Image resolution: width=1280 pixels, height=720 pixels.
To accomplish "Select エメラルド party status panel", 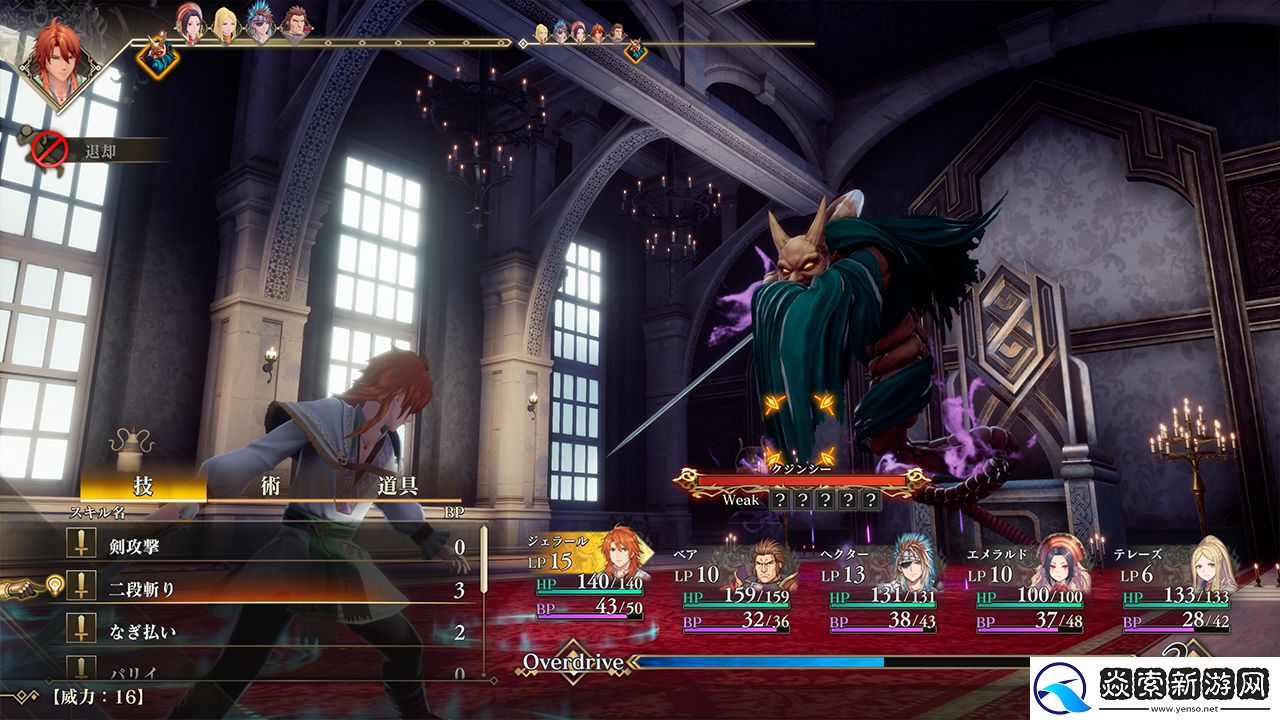I will pos(1029,590).
